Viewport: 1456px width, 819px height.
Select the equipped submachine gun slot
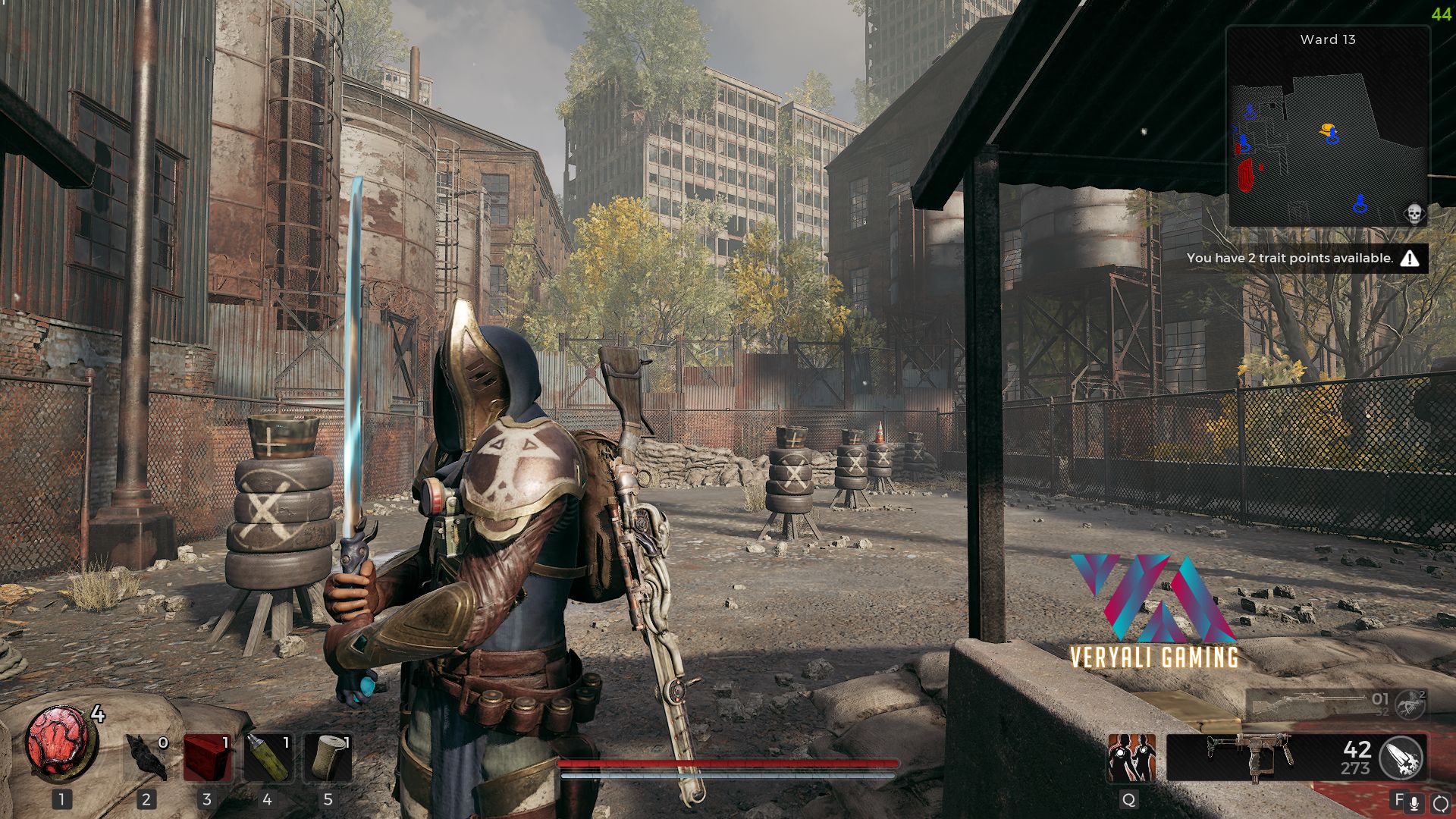pos(1251,757)
